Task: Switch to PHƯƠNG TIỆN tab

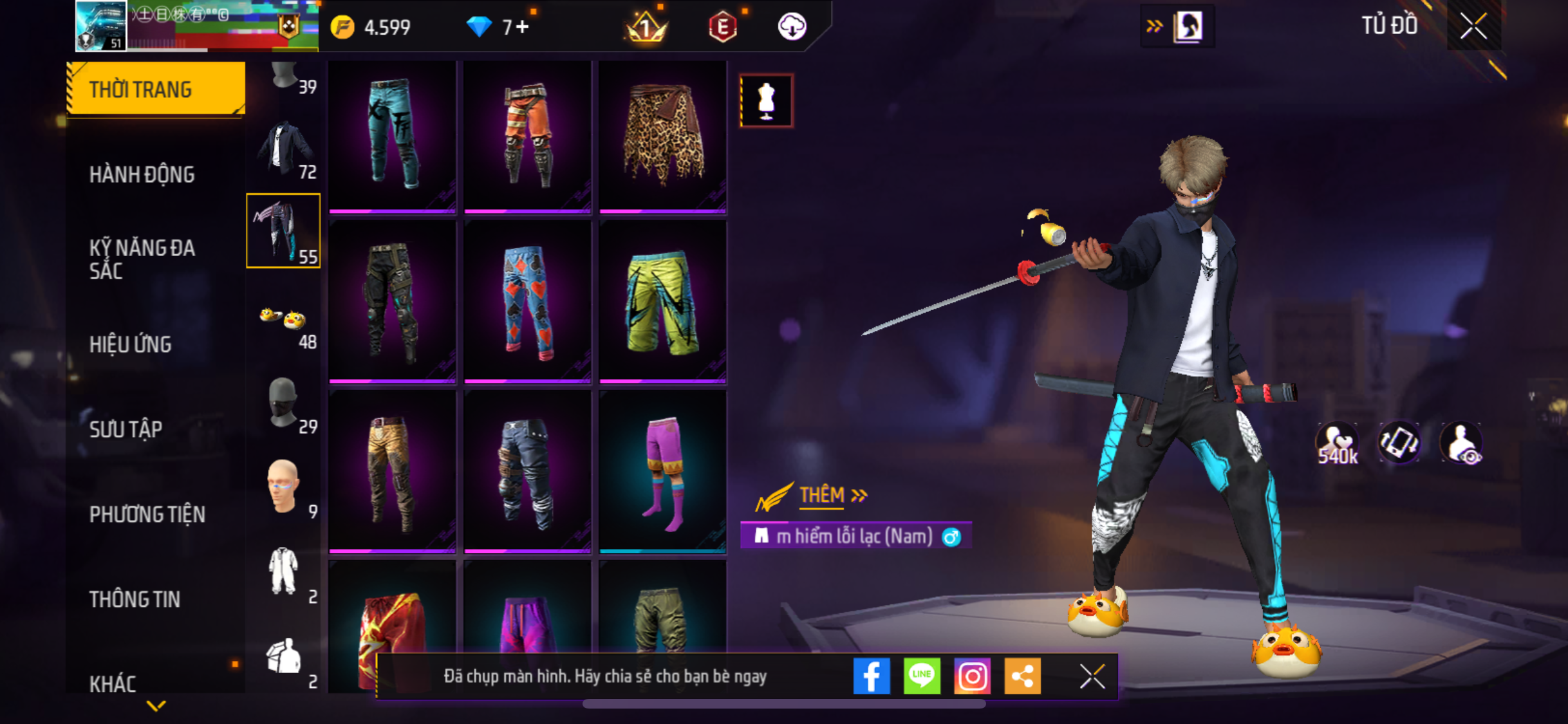Action: point(147,514)
